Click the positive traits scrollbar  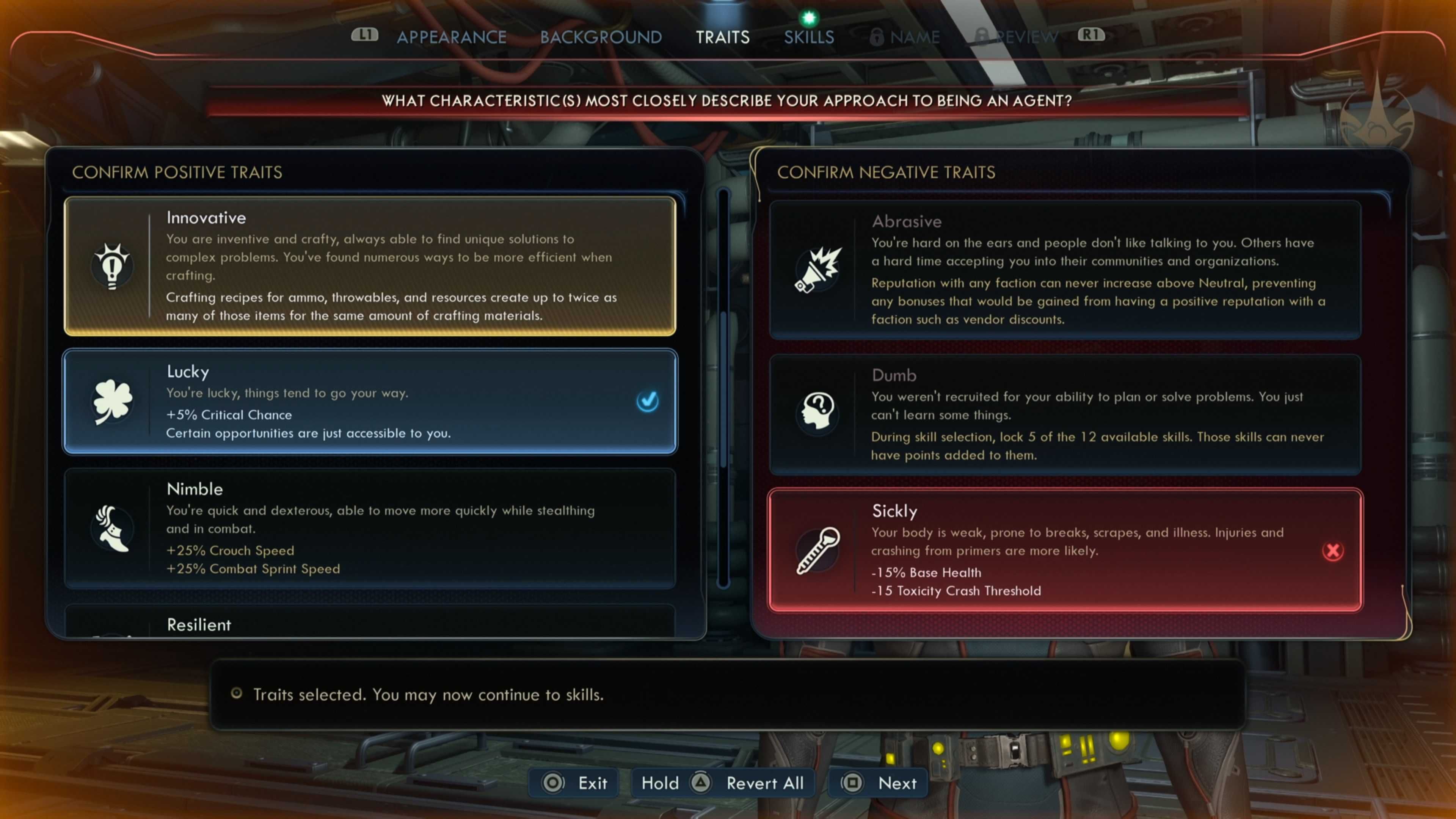click(723, 390)
